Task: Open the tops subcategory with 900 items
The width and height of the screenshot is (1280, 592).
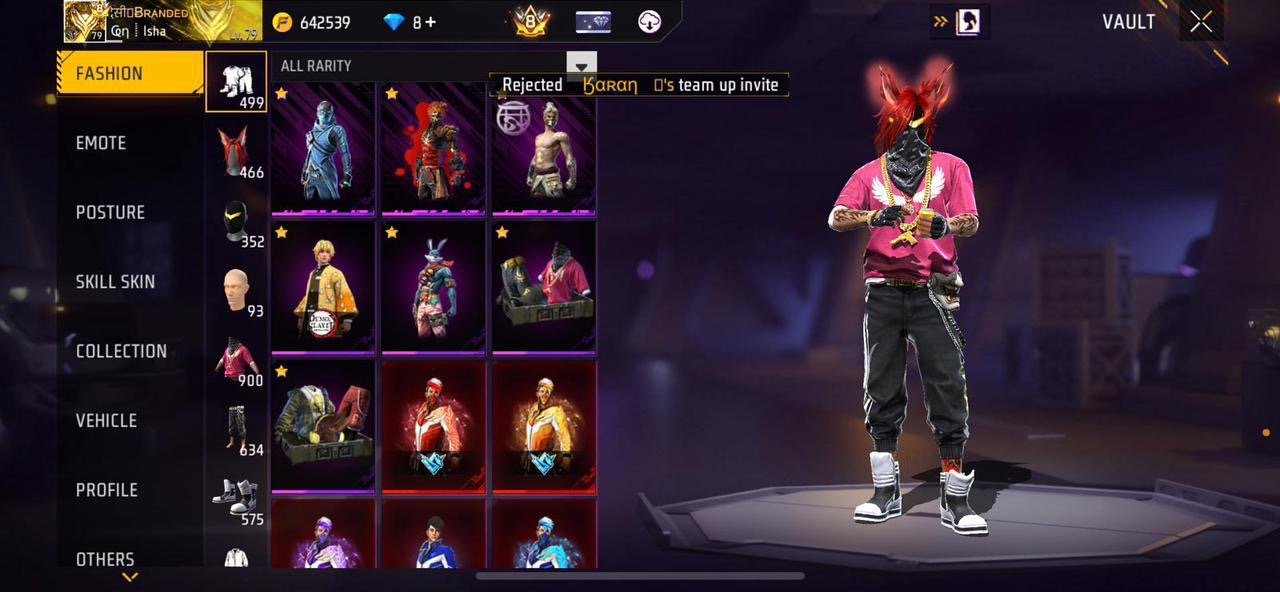Action: tap(236, 359)
